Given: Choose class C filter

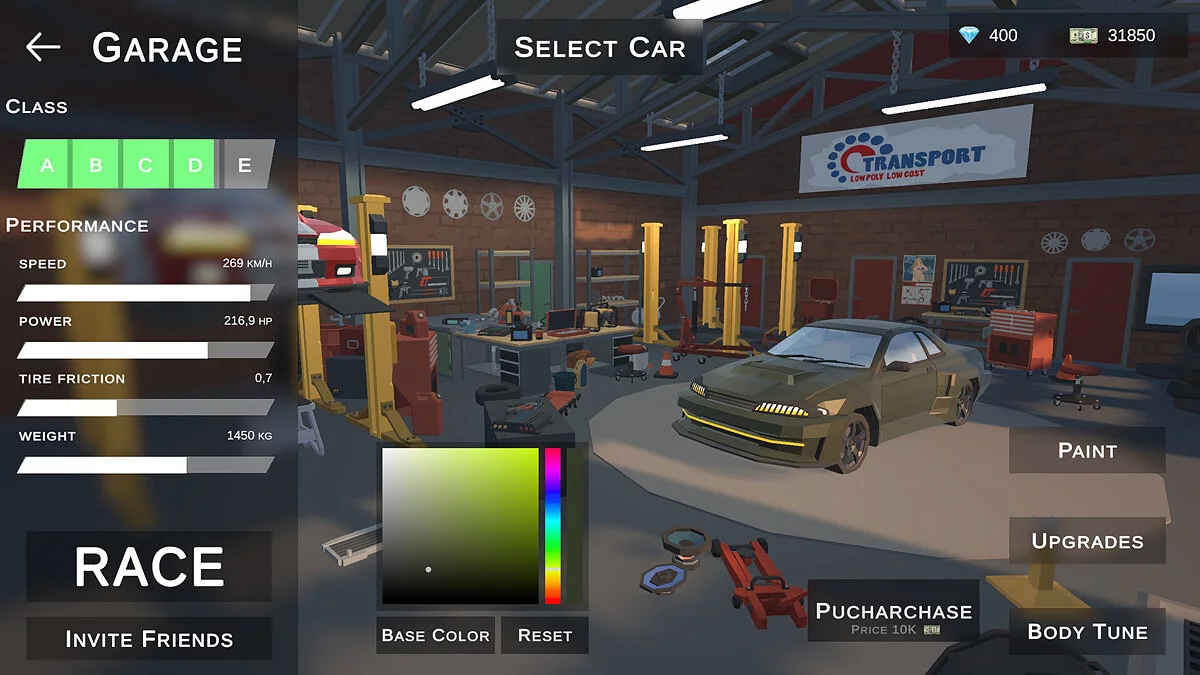Looking at the screenshot, I should [x=146, y=165].
